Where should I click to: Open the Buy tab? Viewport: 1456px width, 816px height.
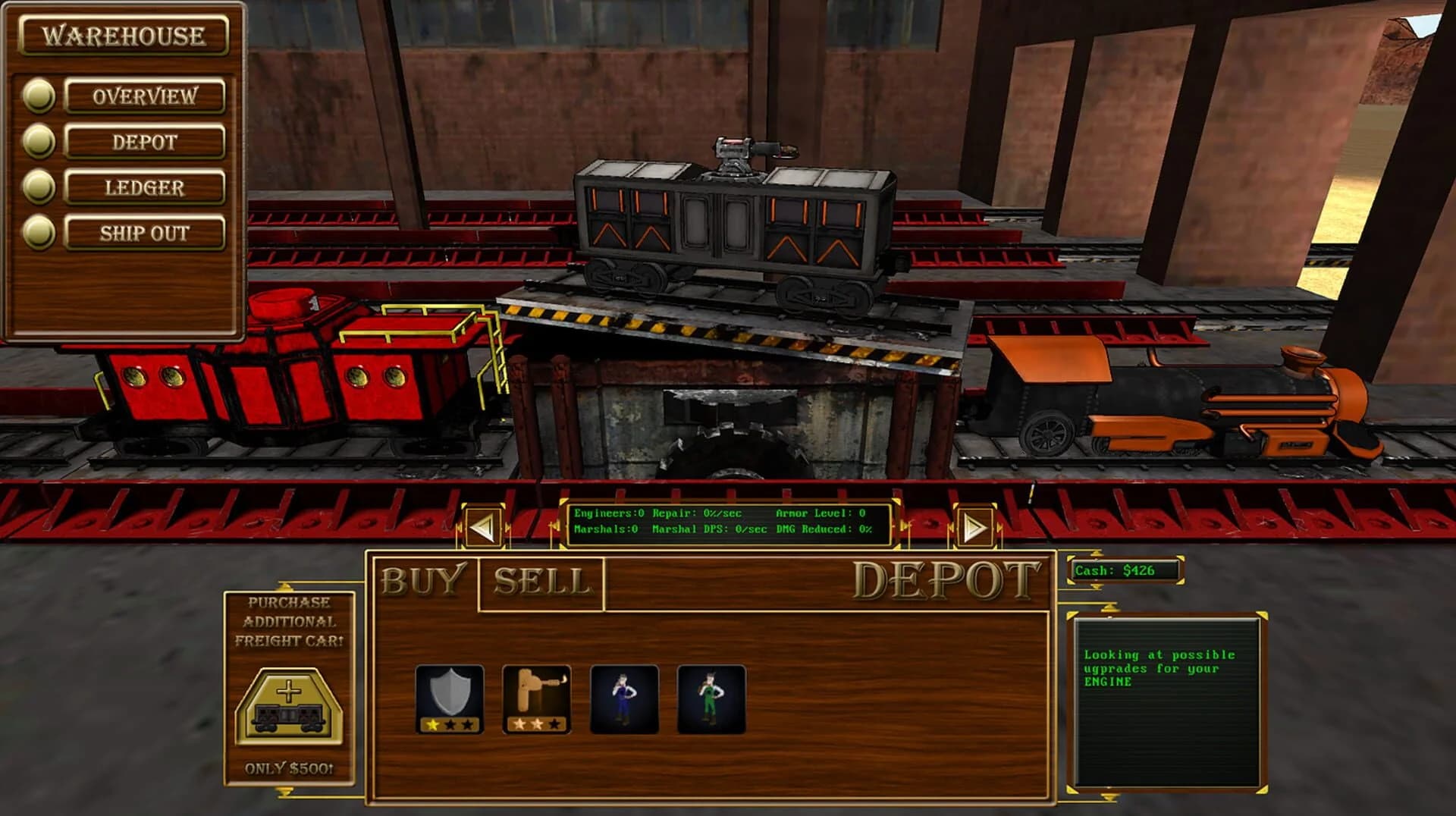[425, 584]
